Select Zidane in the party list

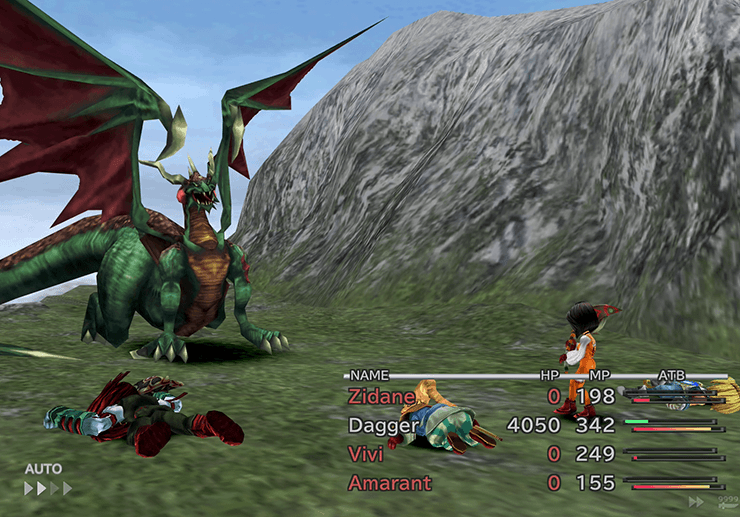pos(381,397)
